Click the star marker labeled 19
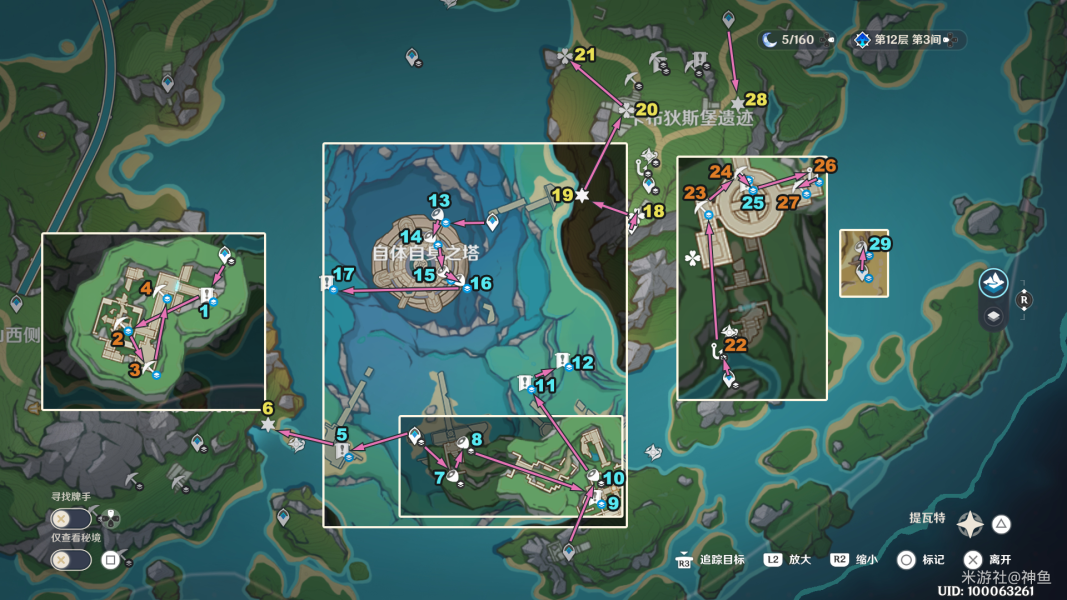Image resolution: width=1067 pixels, height=600 pixels. (x=582, y=195)
